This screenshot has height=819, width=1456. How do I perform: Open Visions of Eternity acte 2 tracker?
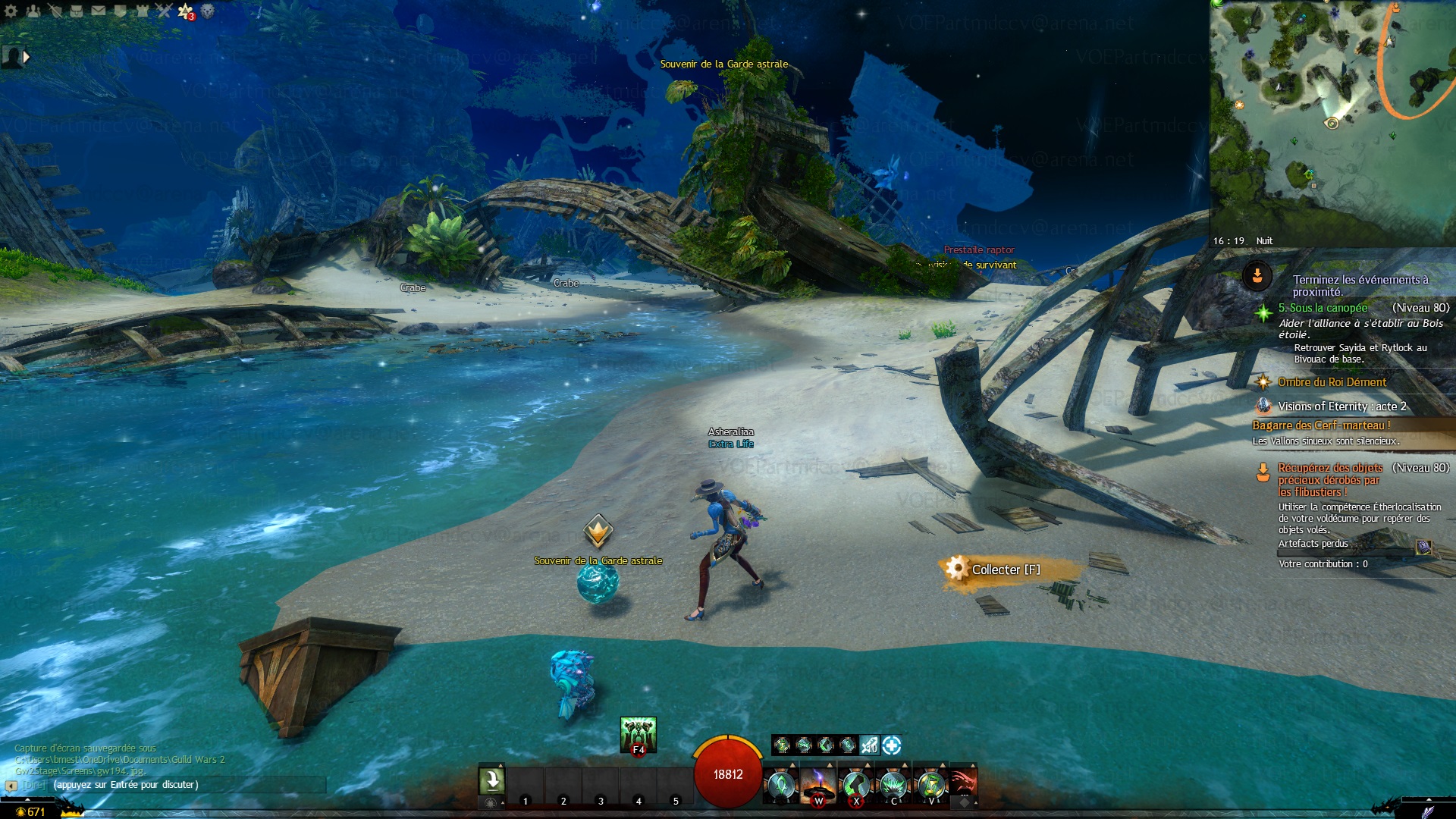point(1341,406)
